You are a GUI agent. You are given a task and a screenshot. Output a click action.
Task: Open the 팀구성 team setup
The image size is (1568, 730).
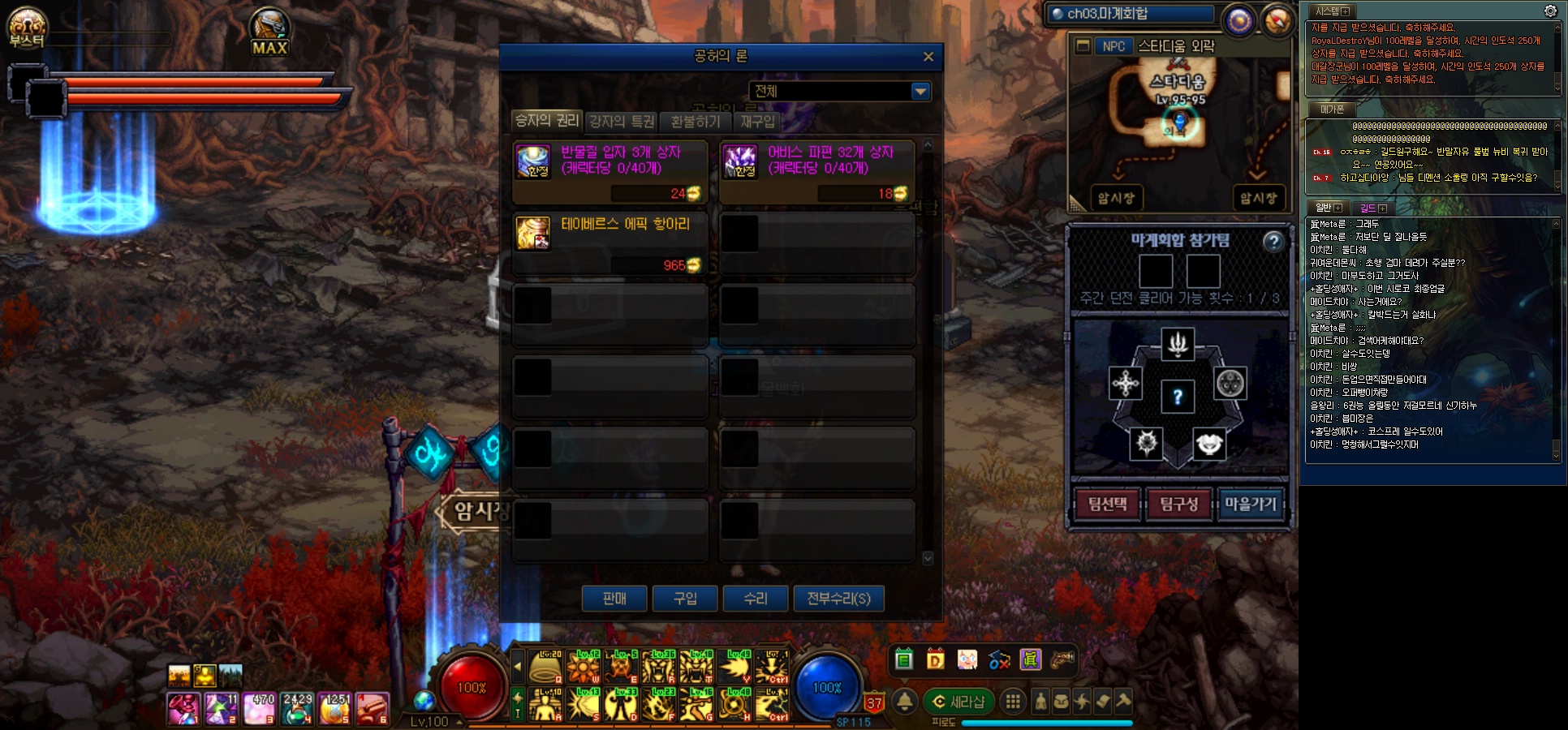point(1178,505)
